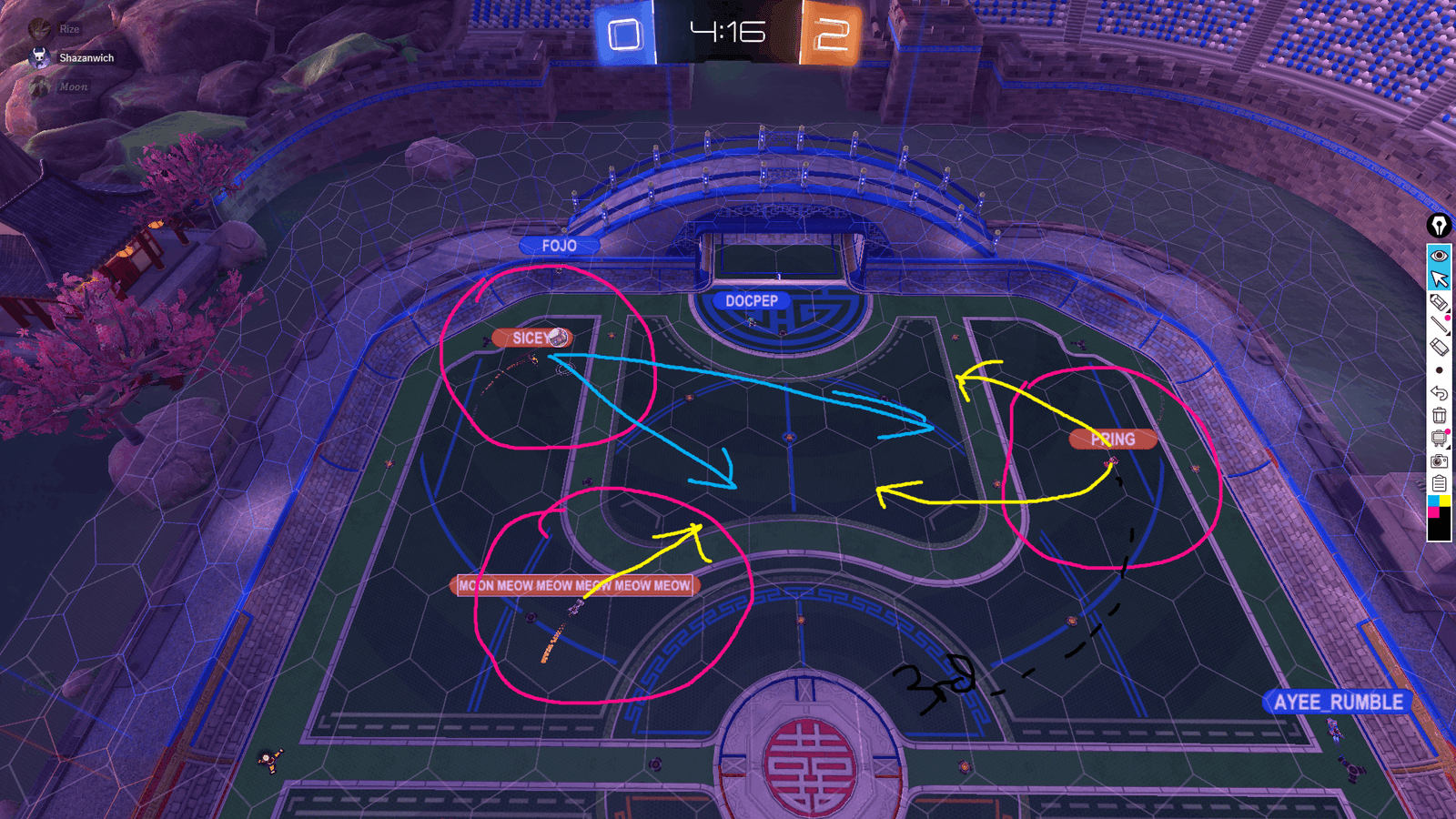This screenshot has width=1456, height=819.
Task: Clear all annotations with the trash icon
Action: 1440,415
